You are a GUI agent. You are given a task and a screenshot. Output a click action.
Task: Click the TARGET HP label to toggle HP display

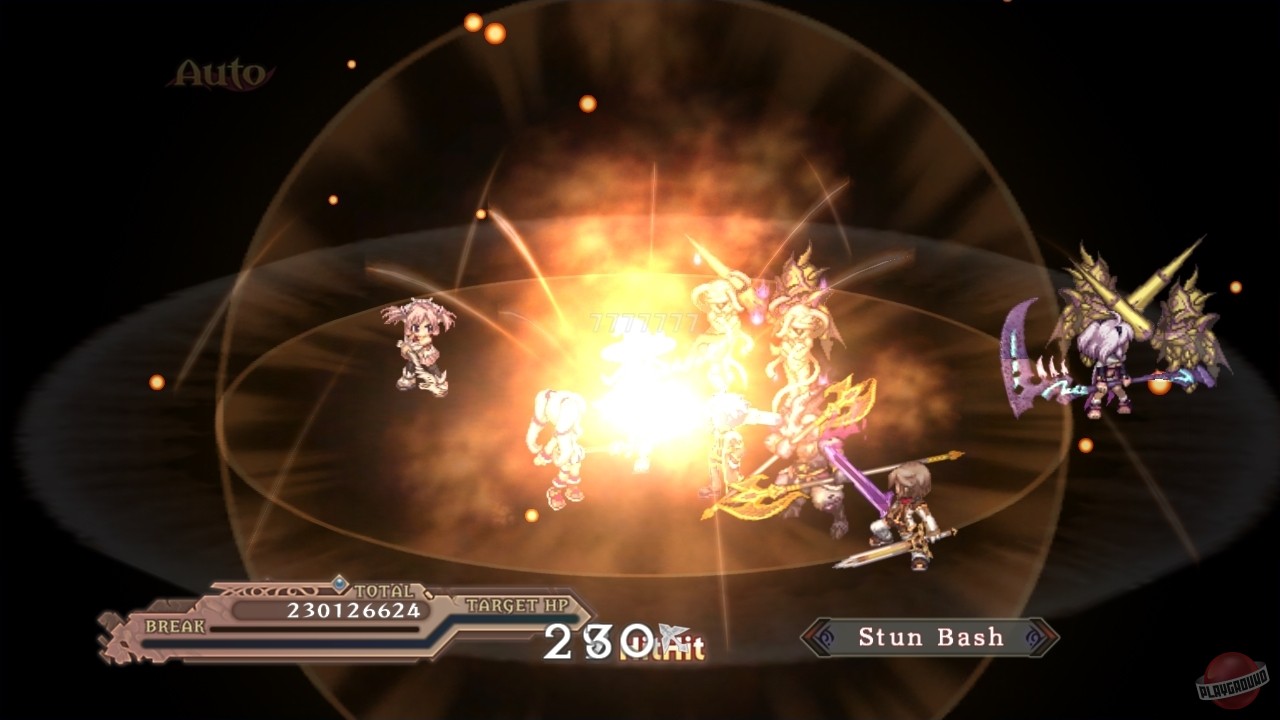(x=516, y=604)
